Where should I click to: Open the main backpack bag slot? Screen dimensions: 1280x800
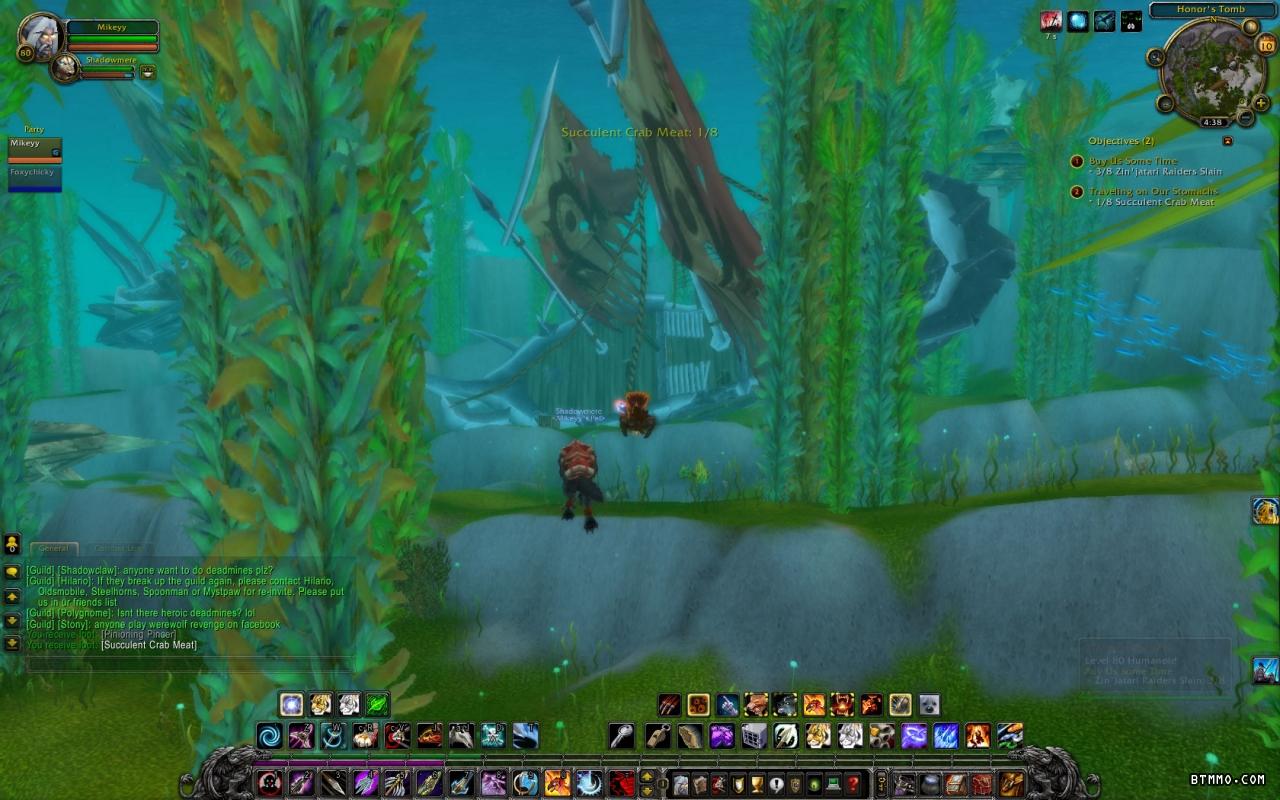click(x=1012, y=783)
